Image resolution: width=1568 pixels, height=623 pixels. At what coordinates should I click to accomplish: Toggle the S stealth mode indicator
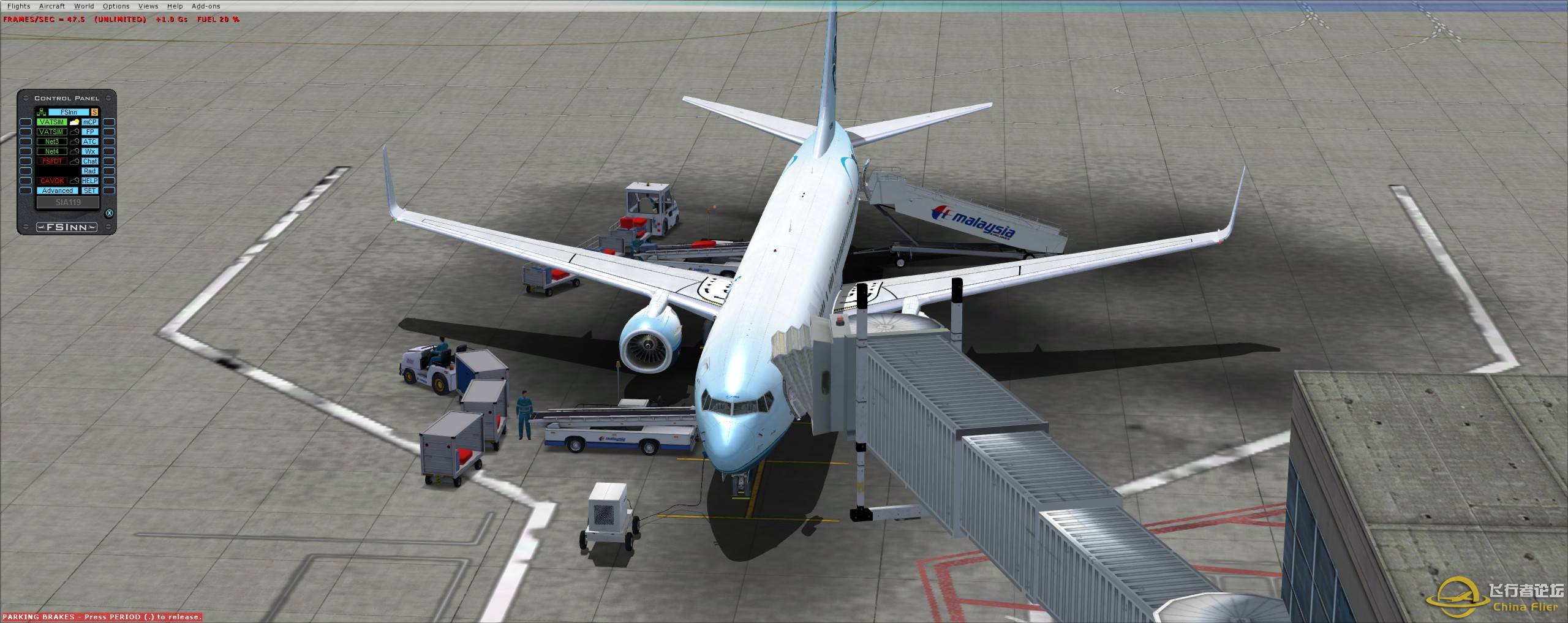[95, 111]
